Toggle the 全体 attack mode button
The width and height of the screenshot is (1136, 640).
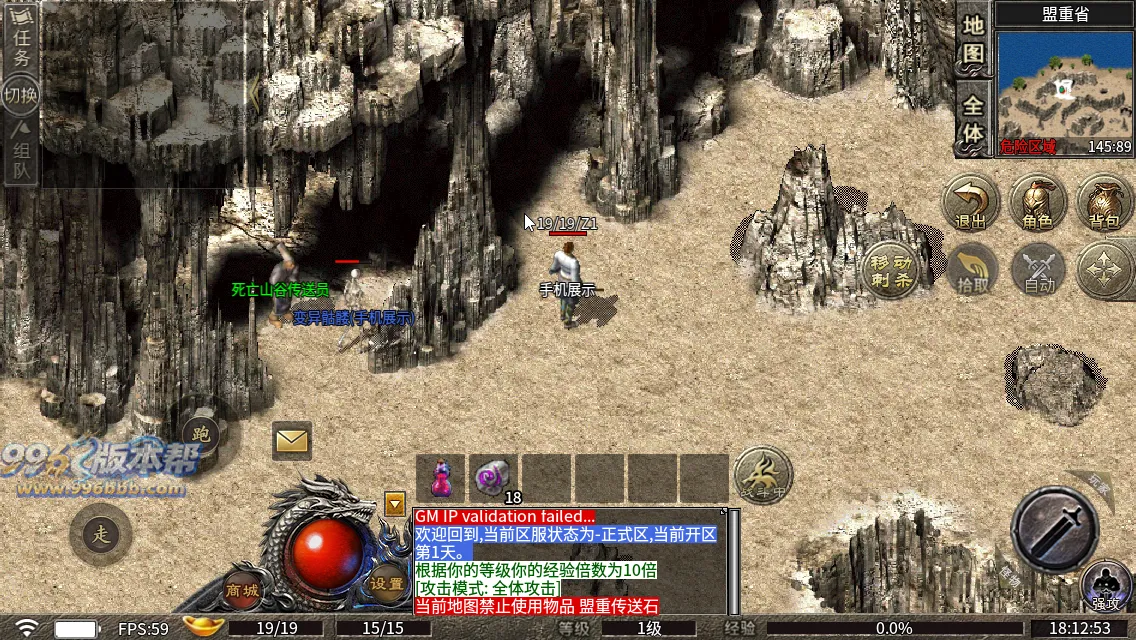click(973, 118)
